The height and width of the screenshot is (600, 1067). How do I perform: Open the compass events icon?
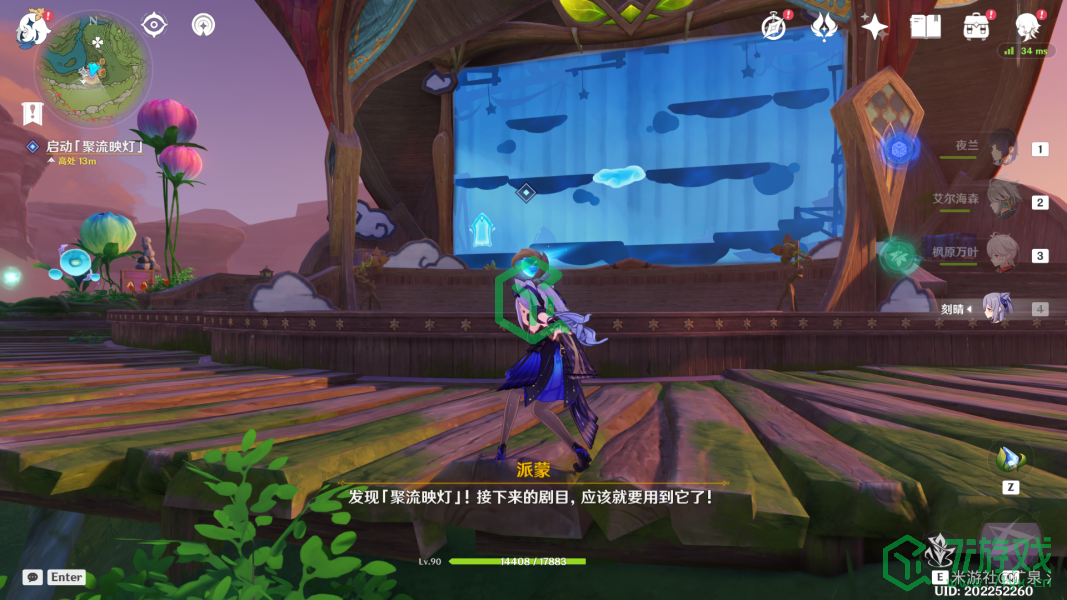[773, 27]
